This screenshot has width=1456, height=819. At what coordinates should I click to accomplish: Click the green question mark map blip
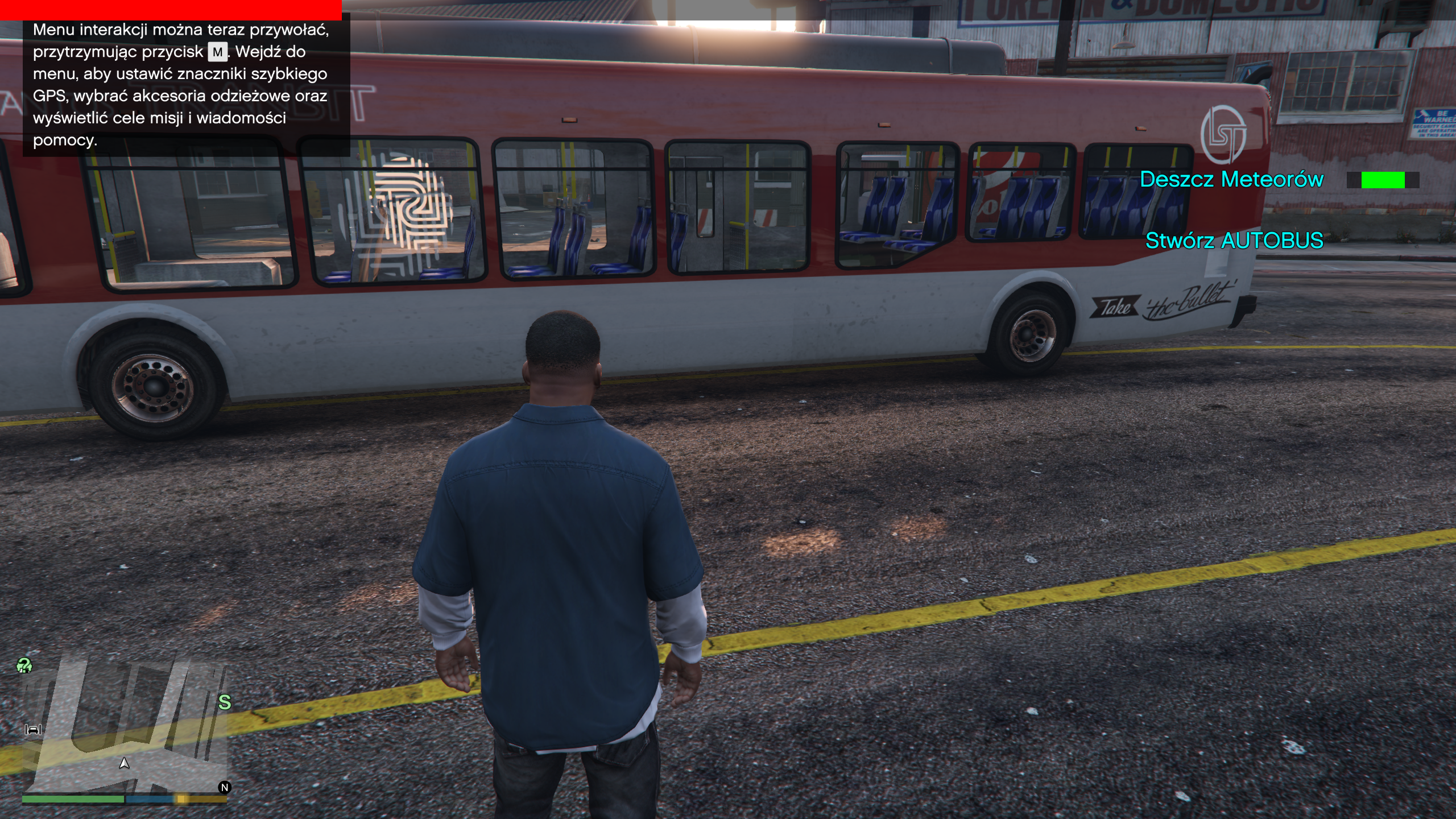[x=24, y=665]
